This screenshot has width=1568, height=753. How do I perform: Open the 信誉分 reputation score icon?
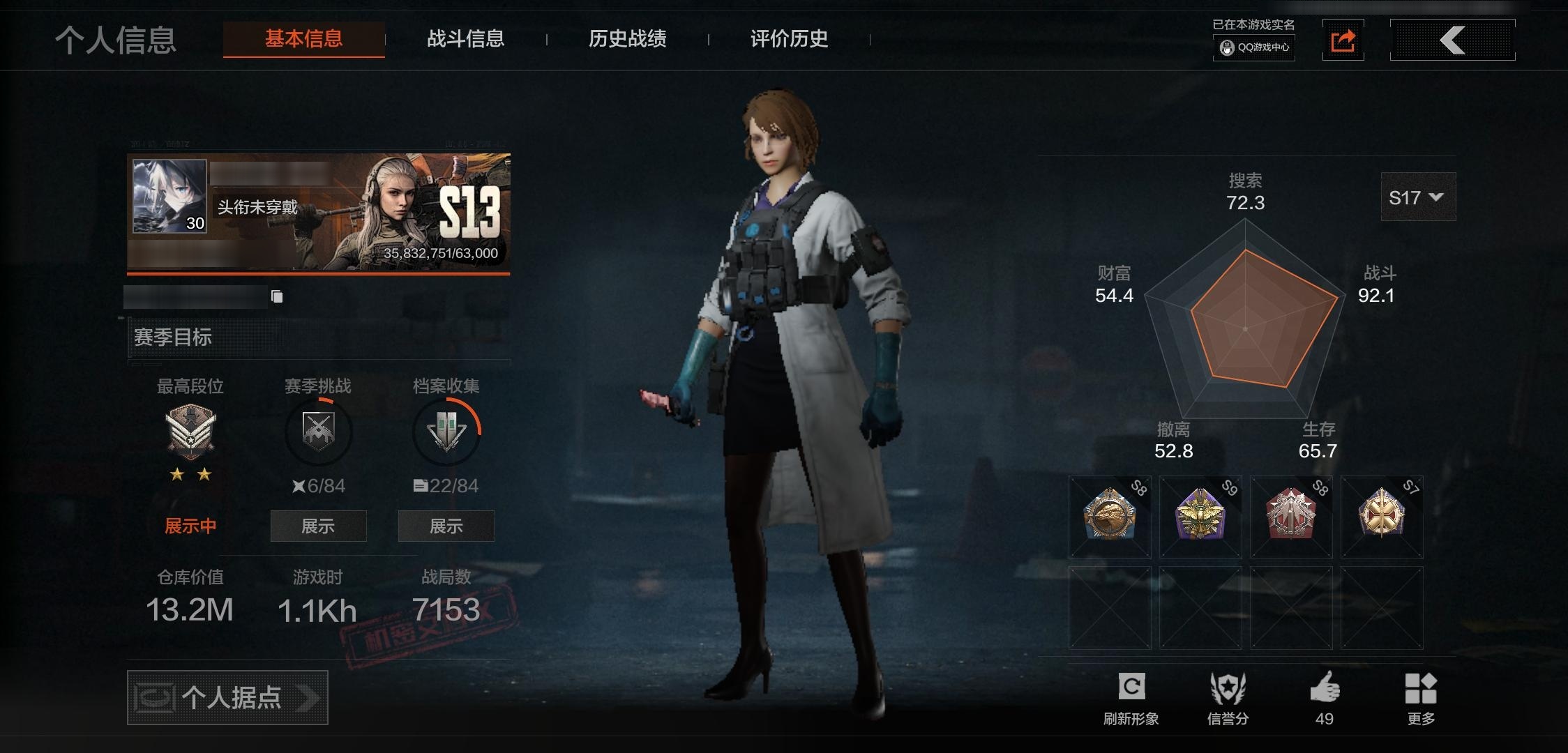[1230, 687]
